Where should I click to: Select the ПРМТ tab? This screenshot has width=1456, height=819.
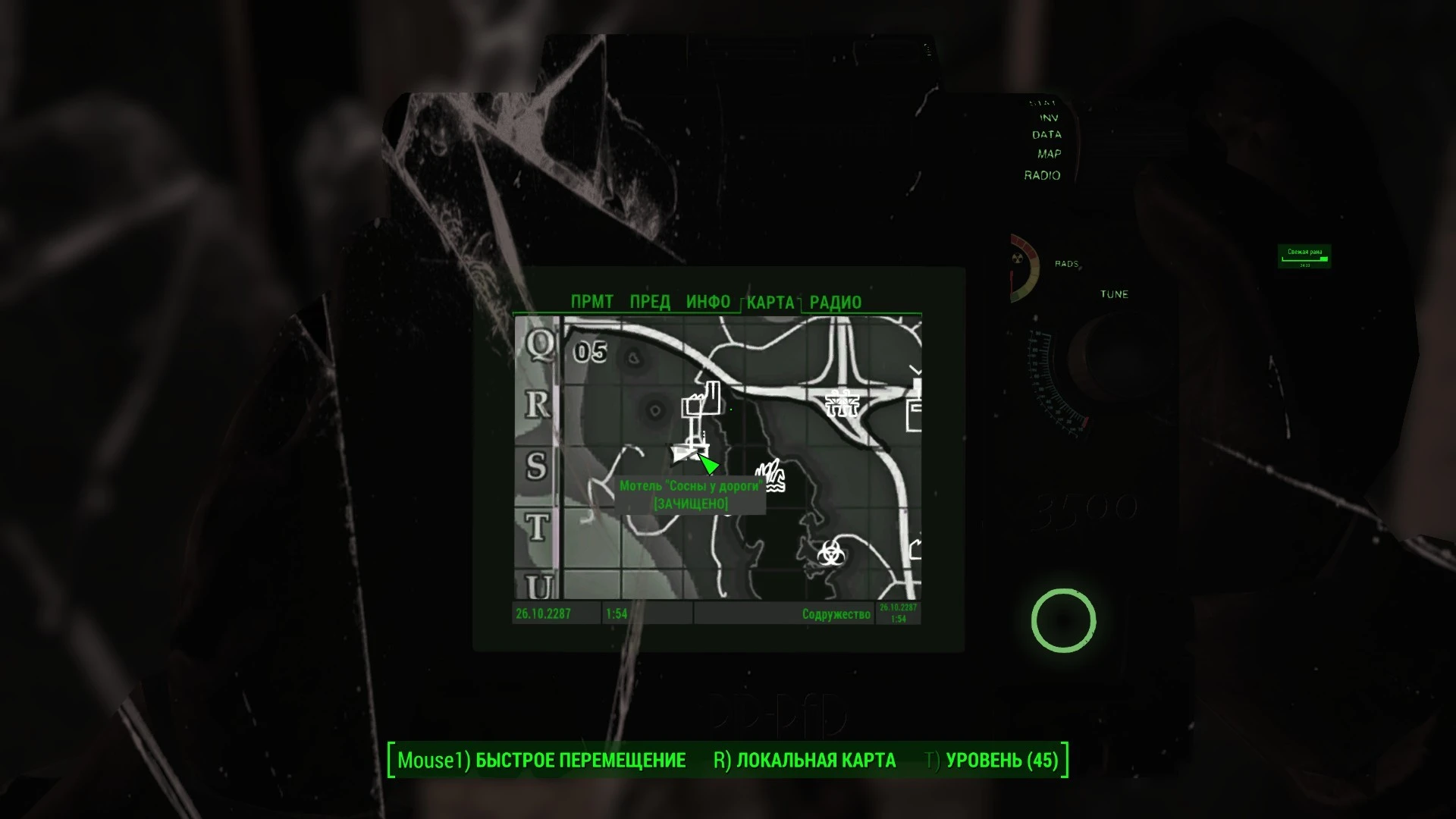pos(591,301)
